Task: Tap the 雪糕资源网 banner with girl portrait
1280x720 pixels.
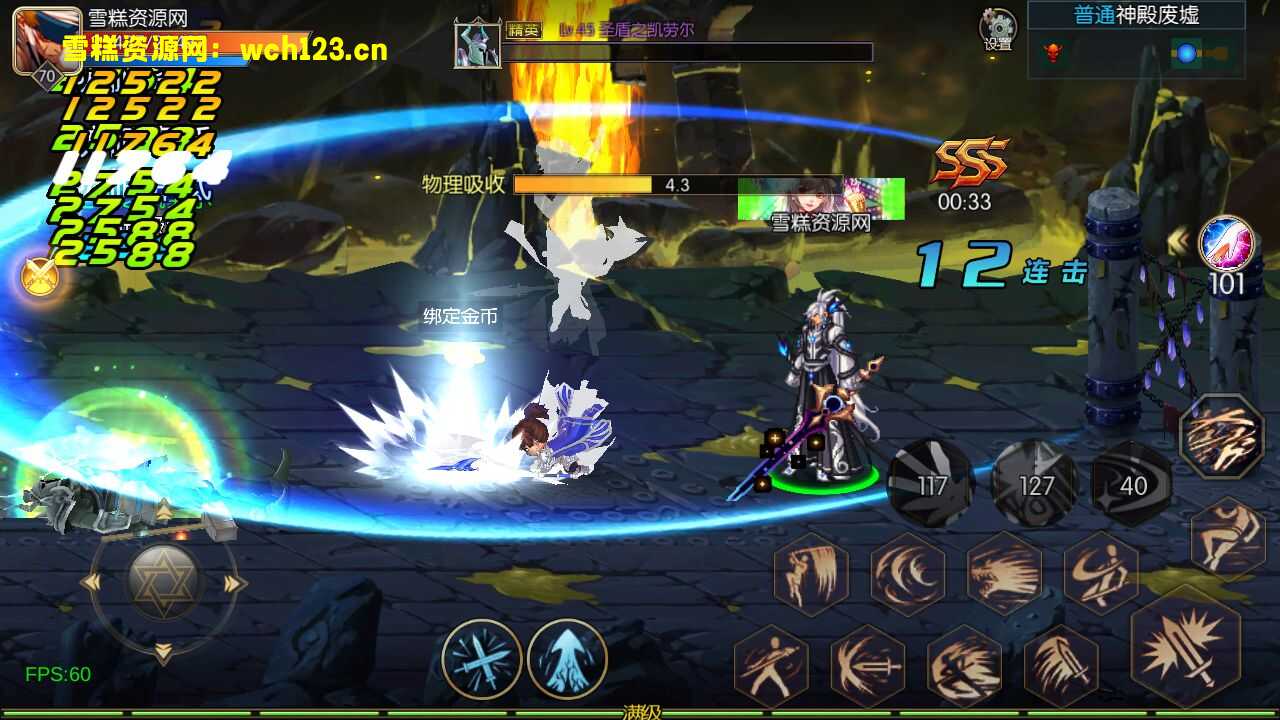Action: (x=821, y=200)
